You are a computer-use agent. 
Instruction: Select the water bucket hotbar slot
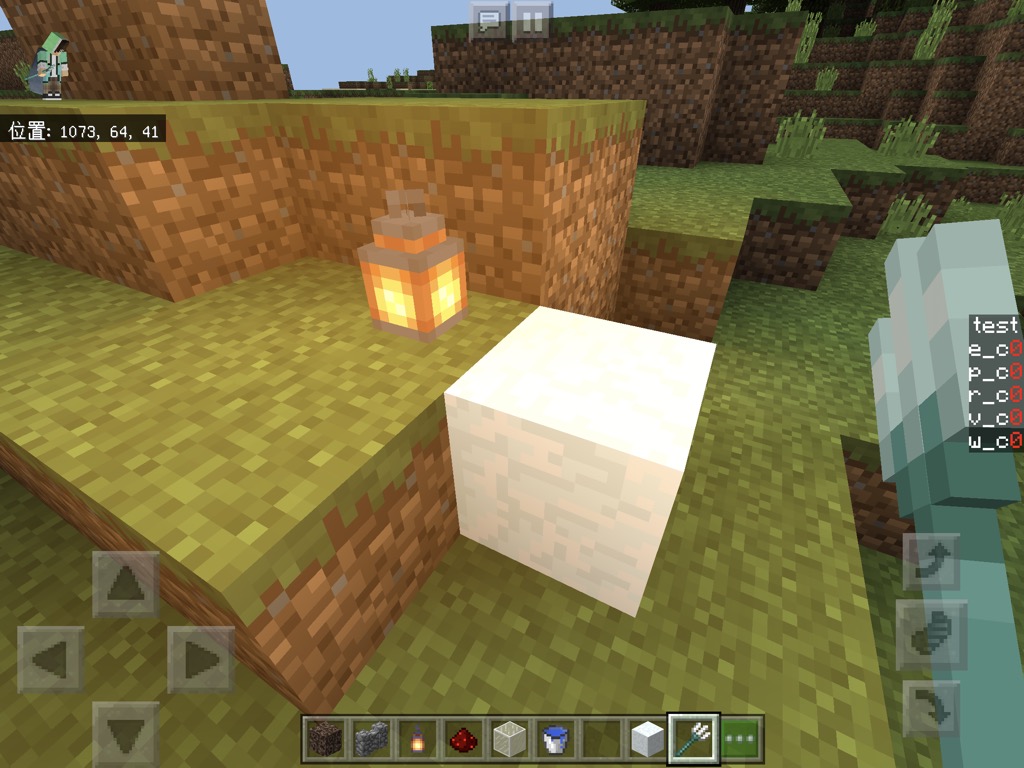554,739
